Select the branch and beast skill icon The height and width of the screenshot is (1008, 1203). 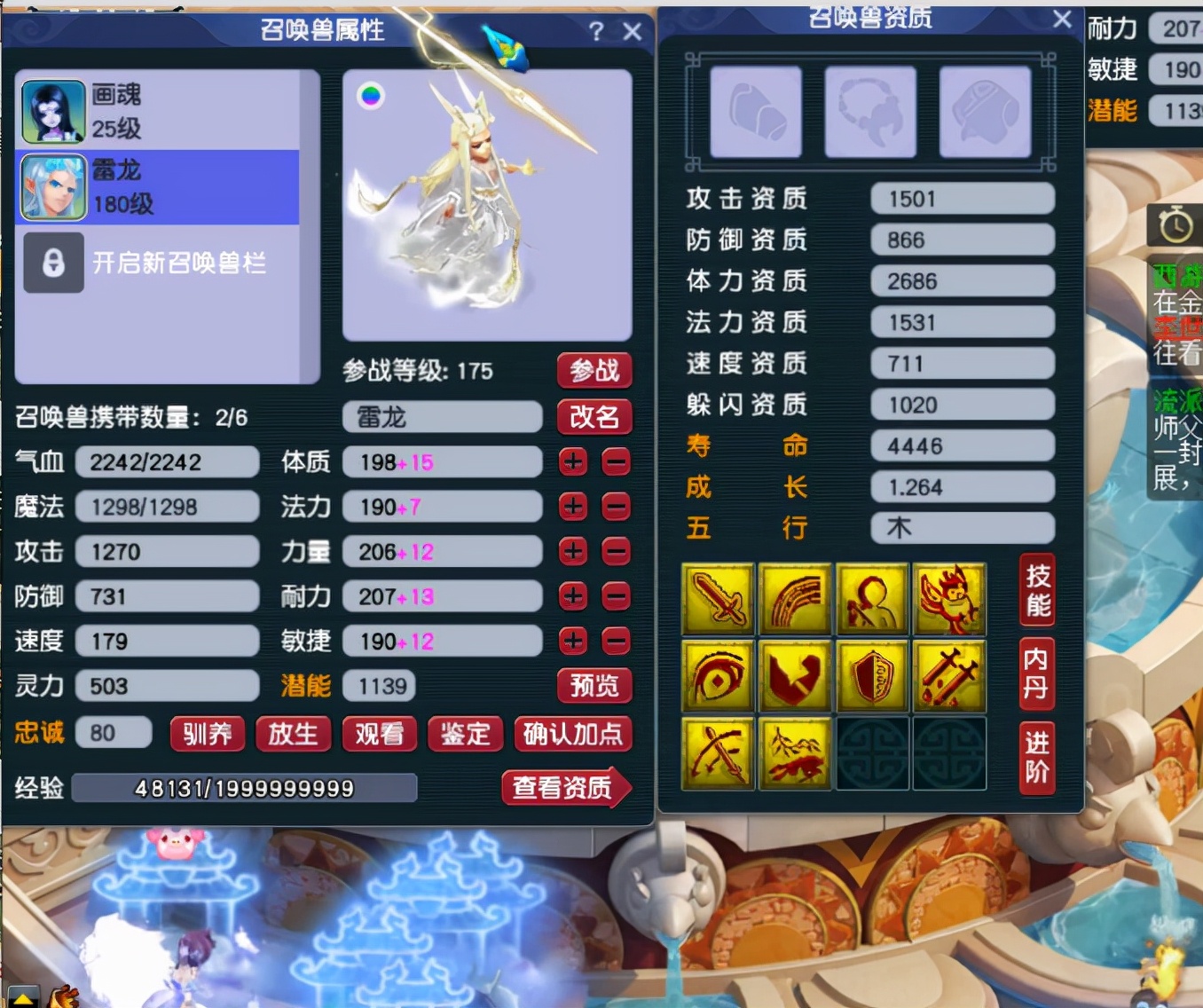(795, 754)
